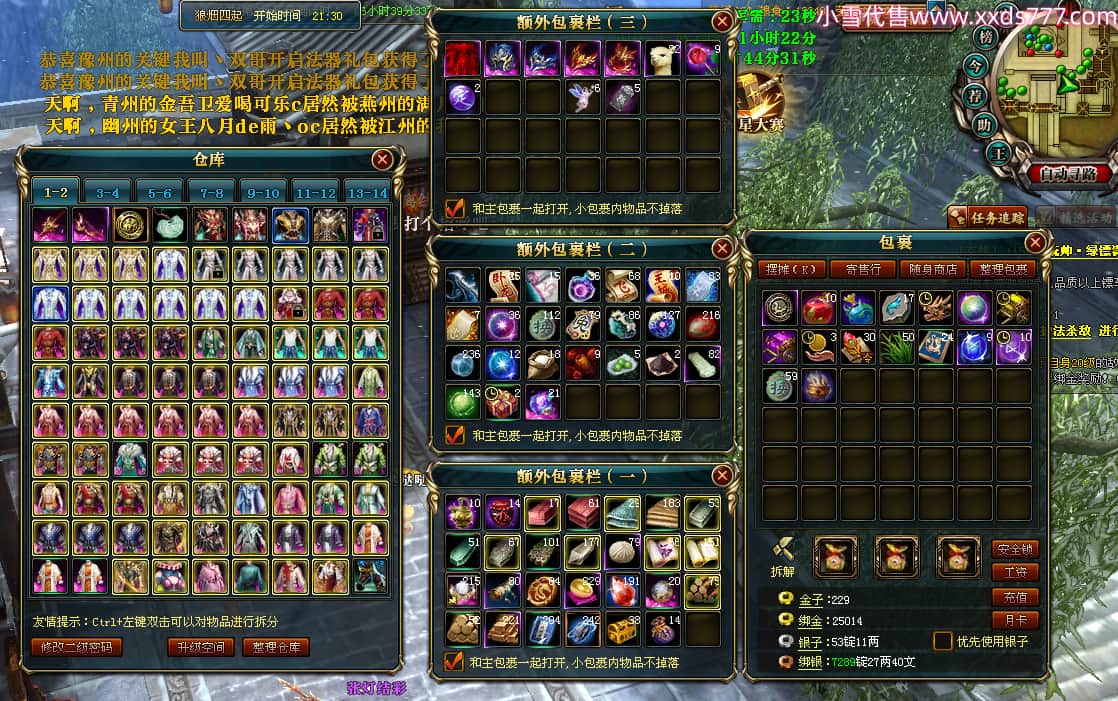Close the 仓库 warehouse window

(382, 160)
